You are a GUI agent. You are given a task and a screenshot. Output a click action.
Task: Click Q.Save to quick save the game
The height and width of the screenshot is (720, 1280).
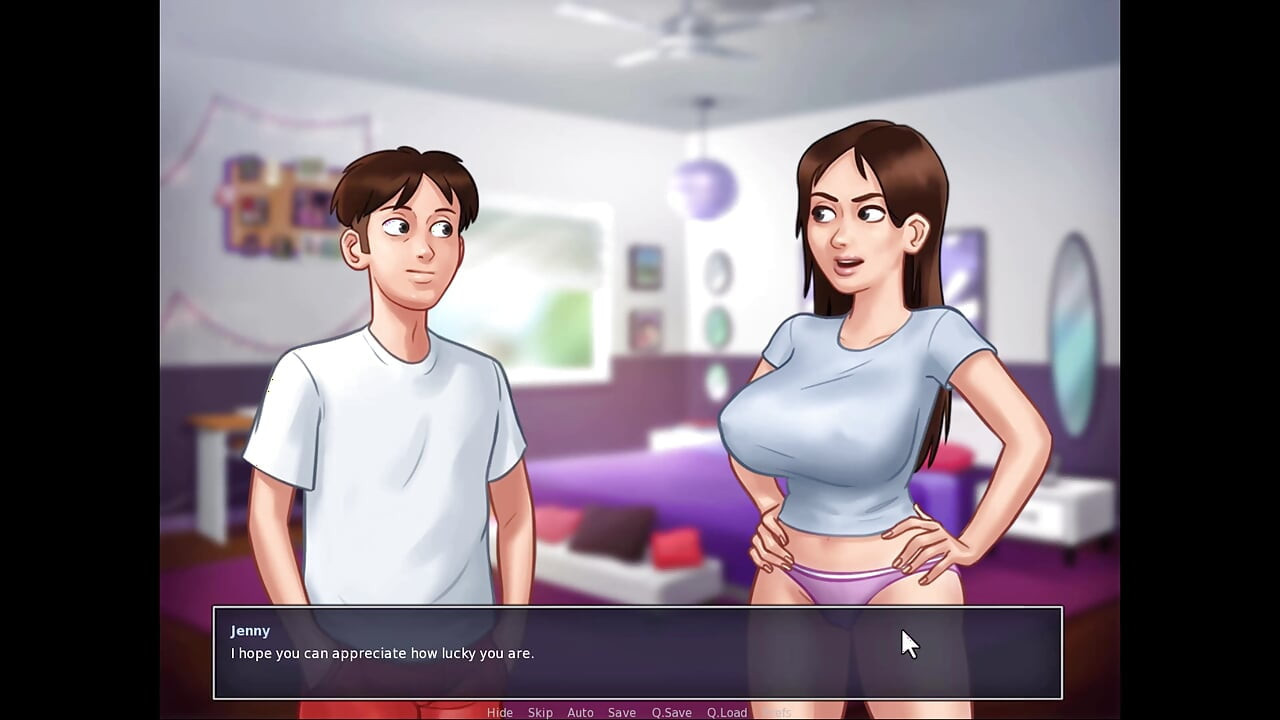670,712
